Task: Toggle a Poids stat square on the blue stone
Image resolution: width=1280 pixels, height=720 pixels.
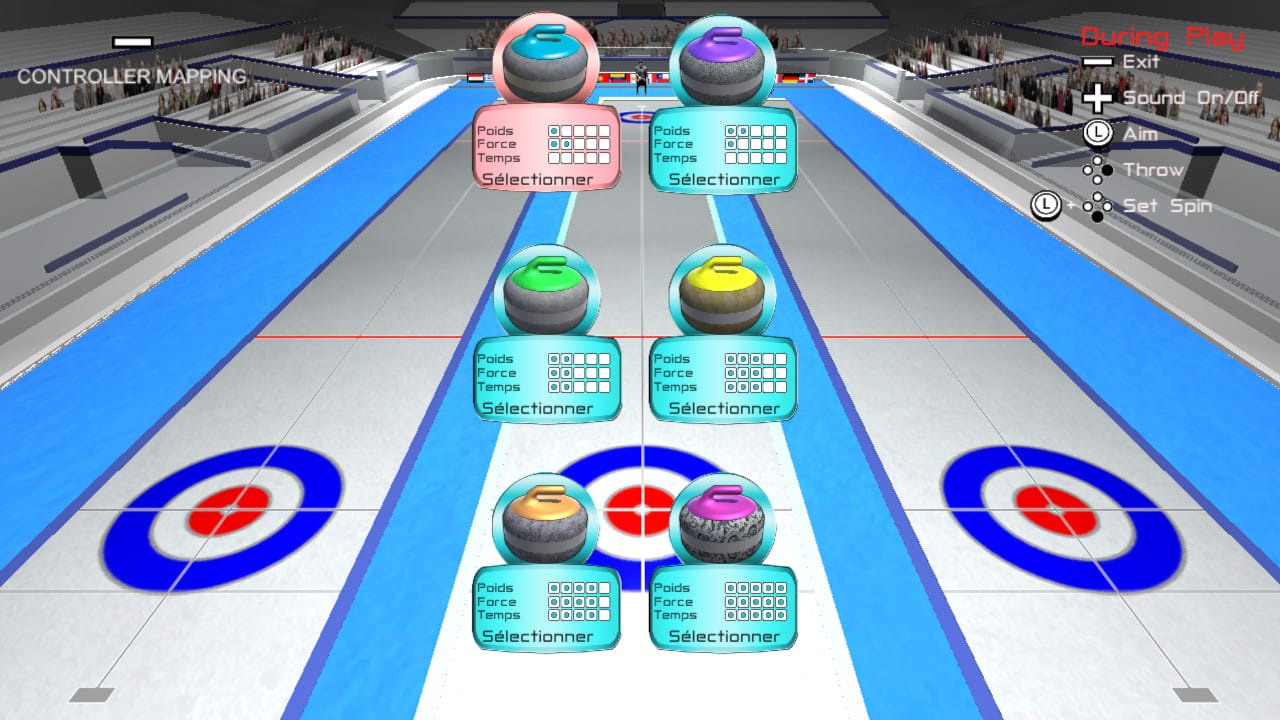Action: point(565,130)
